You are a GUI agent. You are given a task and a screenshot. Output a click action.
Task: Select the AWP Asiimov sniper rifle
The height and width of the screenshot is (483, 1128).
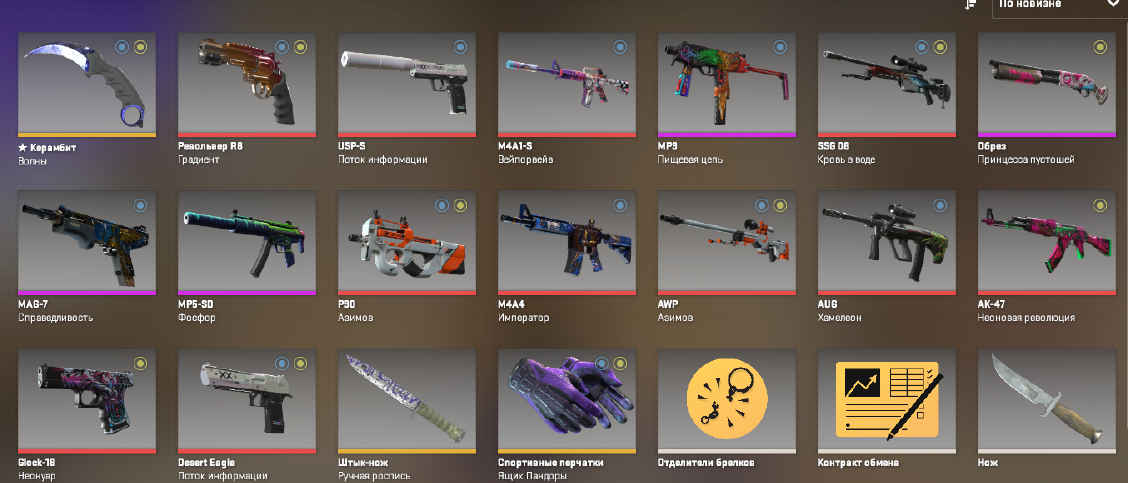[727, 242]
